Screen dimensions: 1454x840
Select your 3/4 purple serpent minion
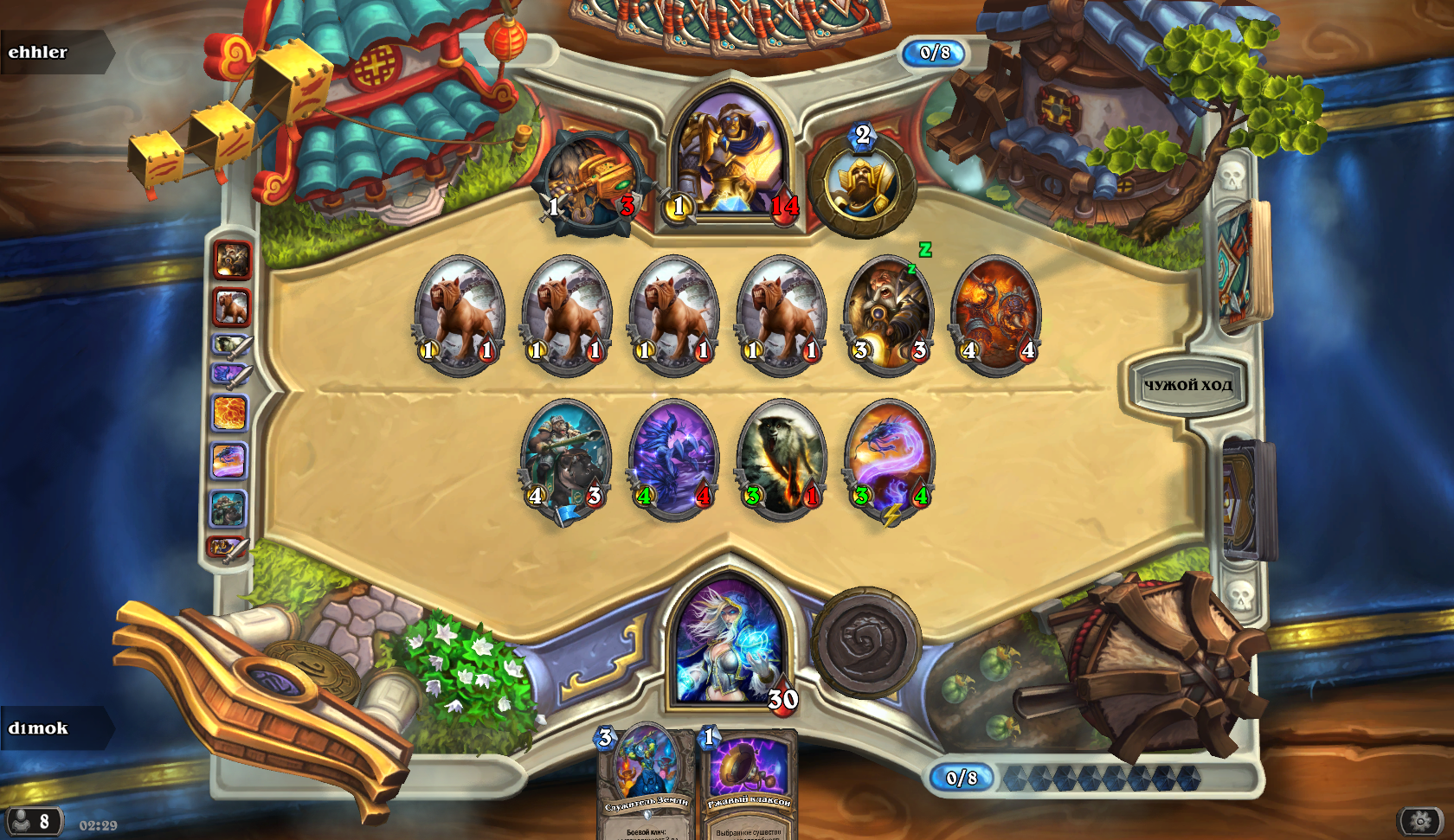tap(890, 458)
